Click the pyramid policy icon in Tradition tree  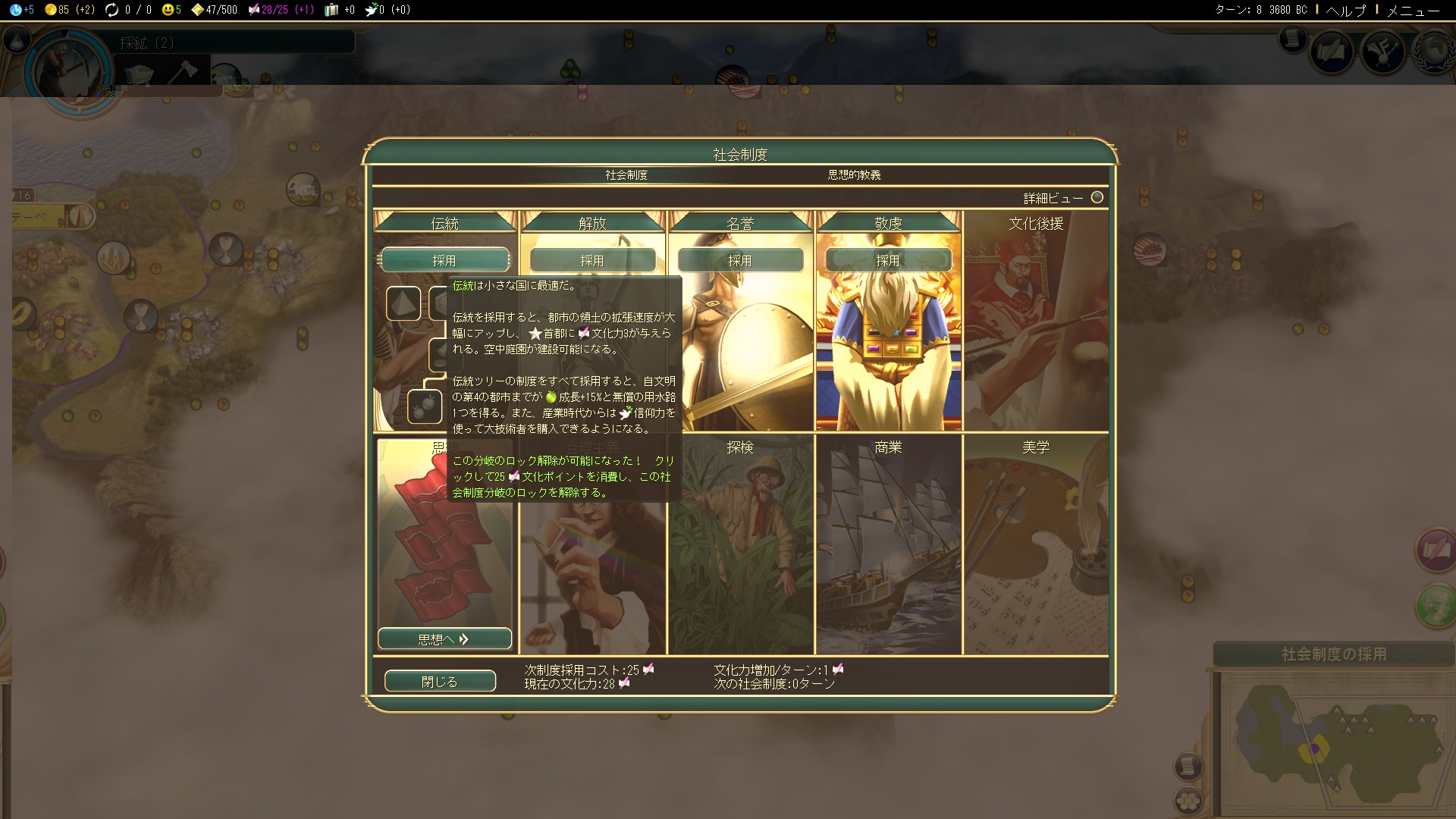pyautogui.click(x=403, y=303)
